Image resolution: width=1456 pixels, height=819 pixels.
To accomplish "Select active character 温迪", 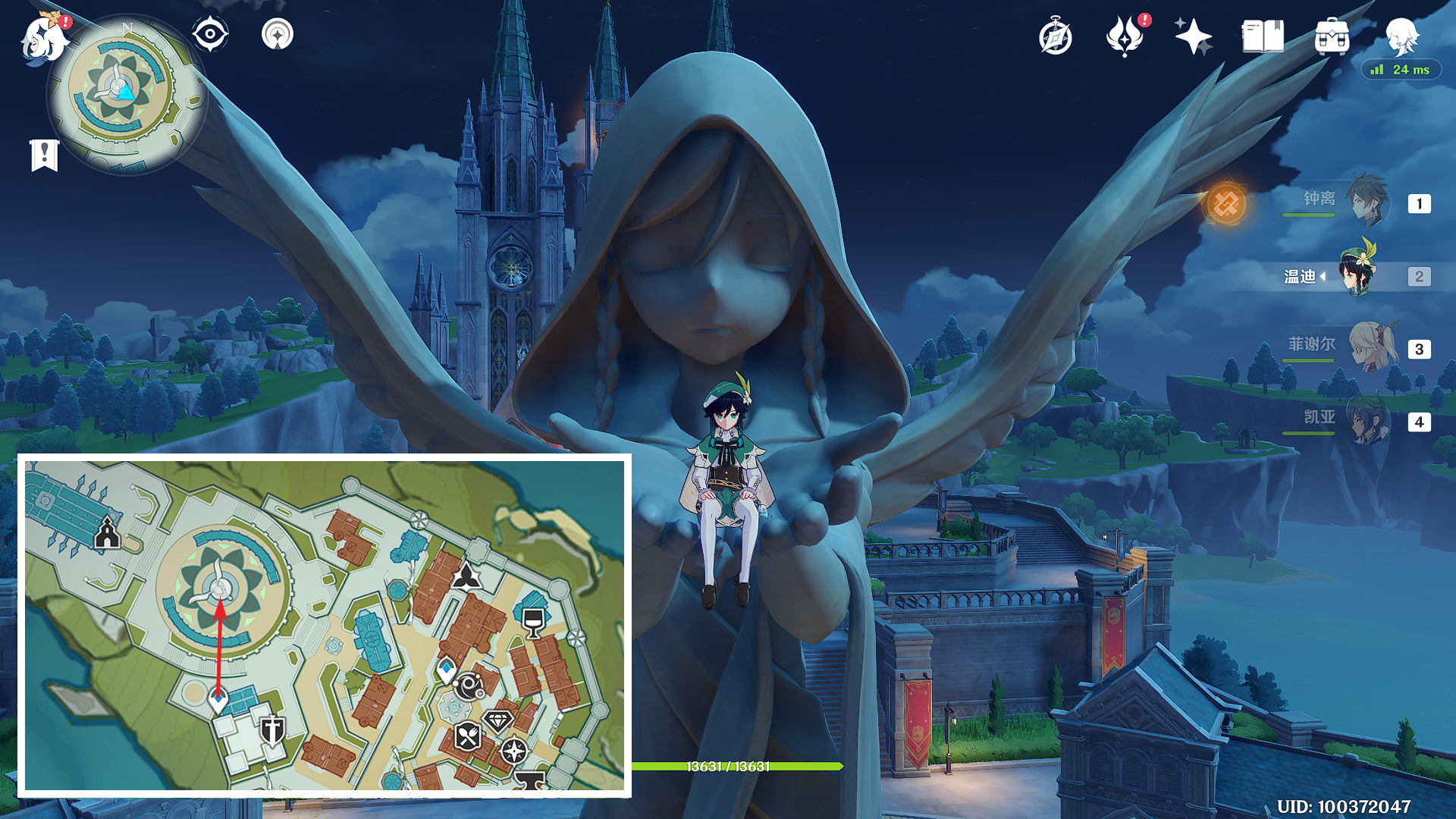I will pos(1357,275).
